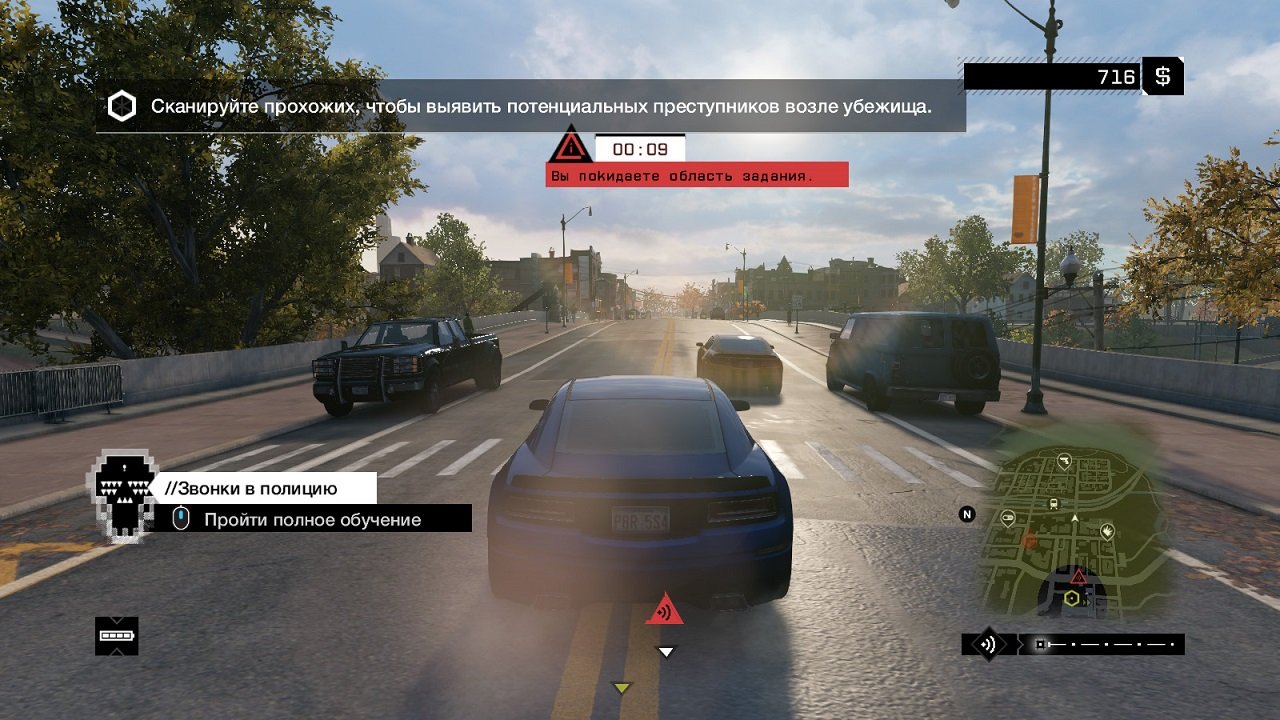Select the gun shop marker on minimap
This screenshot has height=720, width=1280.
pos(1065,460)
